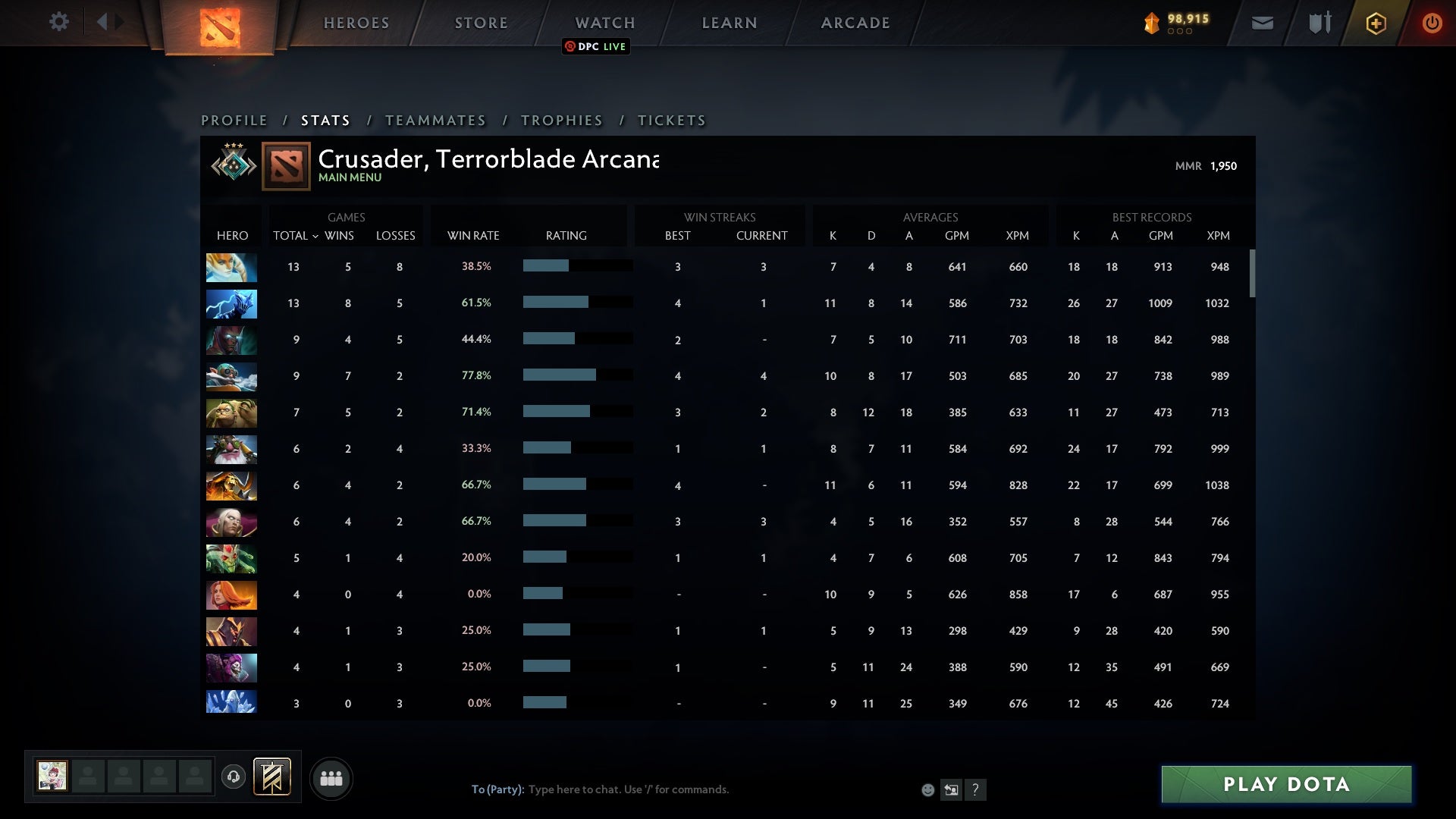Screen dimensions: 1456x819
Task: Open Find Party with the three-people icon
Action: tap(331, 778)
